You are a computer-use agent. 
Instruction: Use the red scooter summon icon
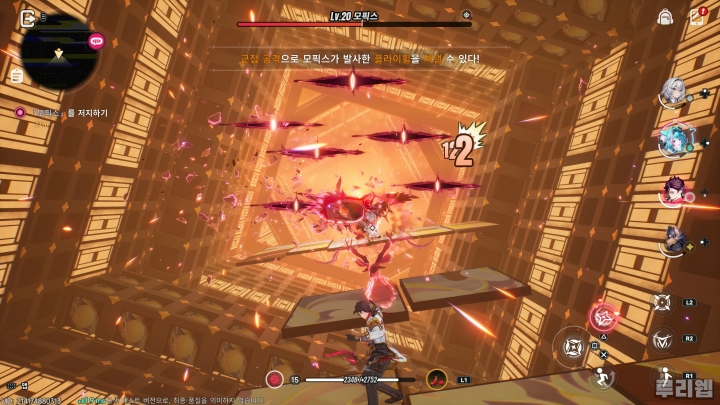[436, 379]
